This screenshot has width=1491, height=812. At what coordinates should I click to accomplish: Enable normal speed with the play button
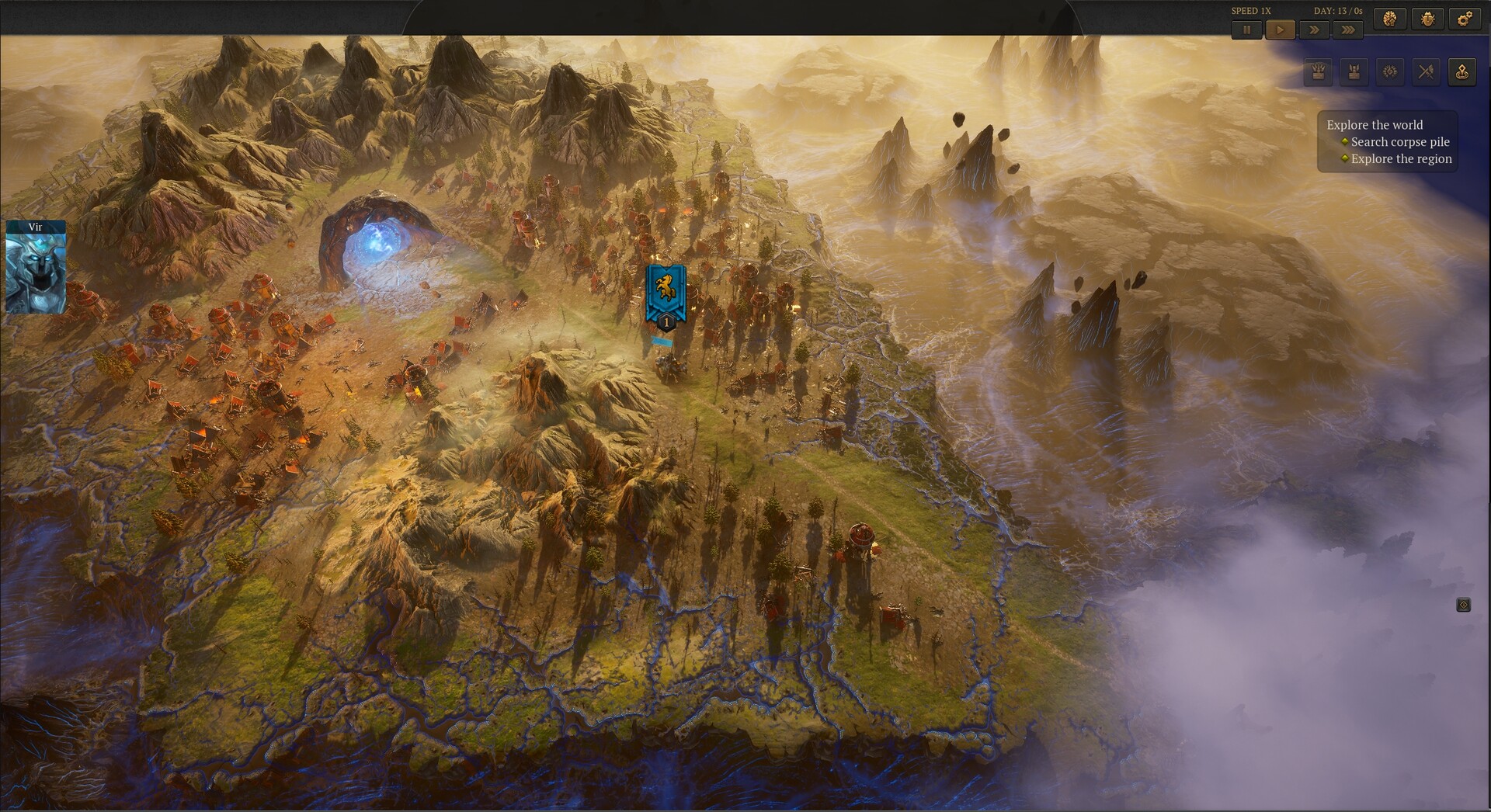1281,29
